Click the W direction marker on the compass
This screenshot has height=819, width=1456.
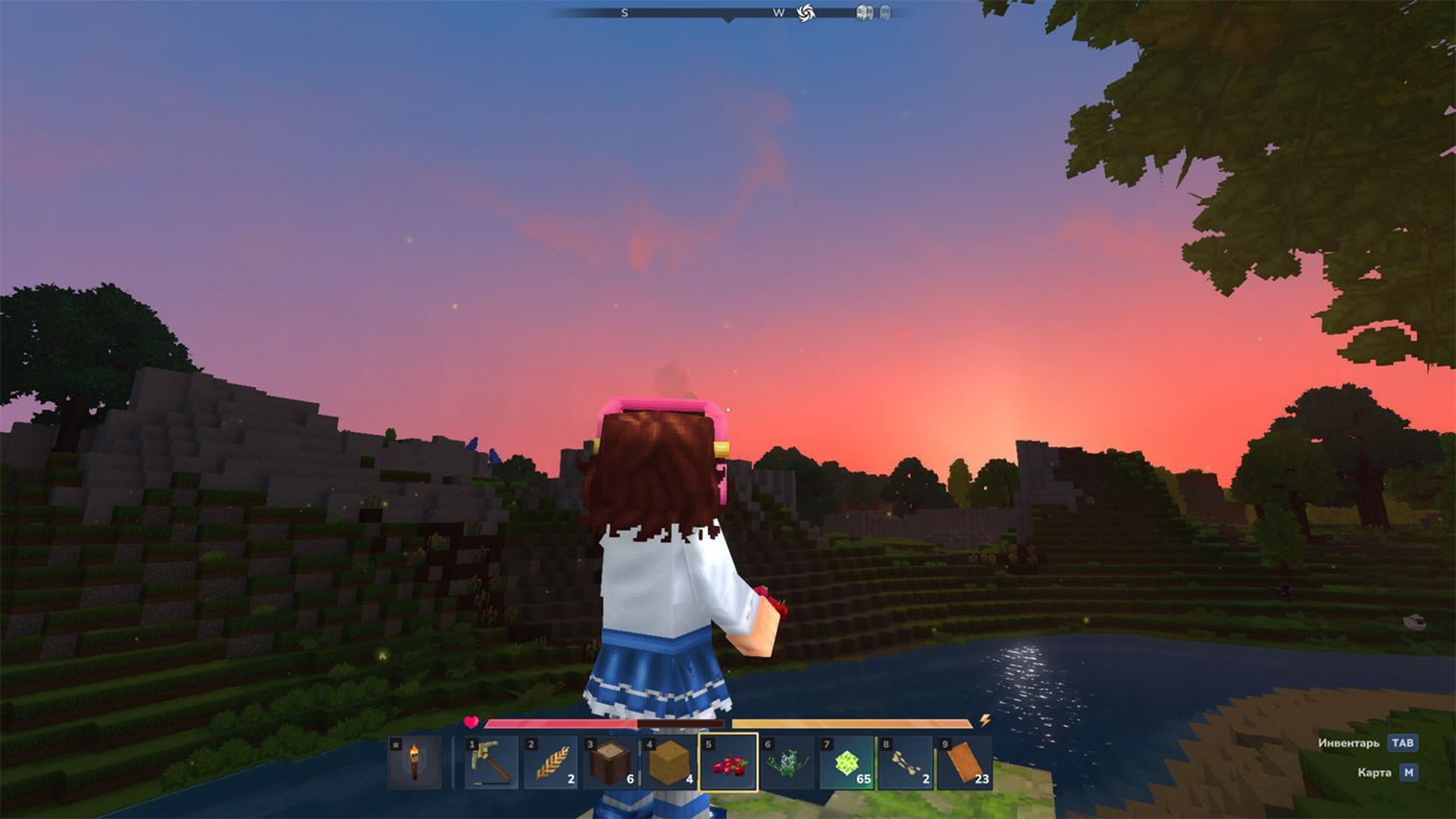[x=778, y=12]
